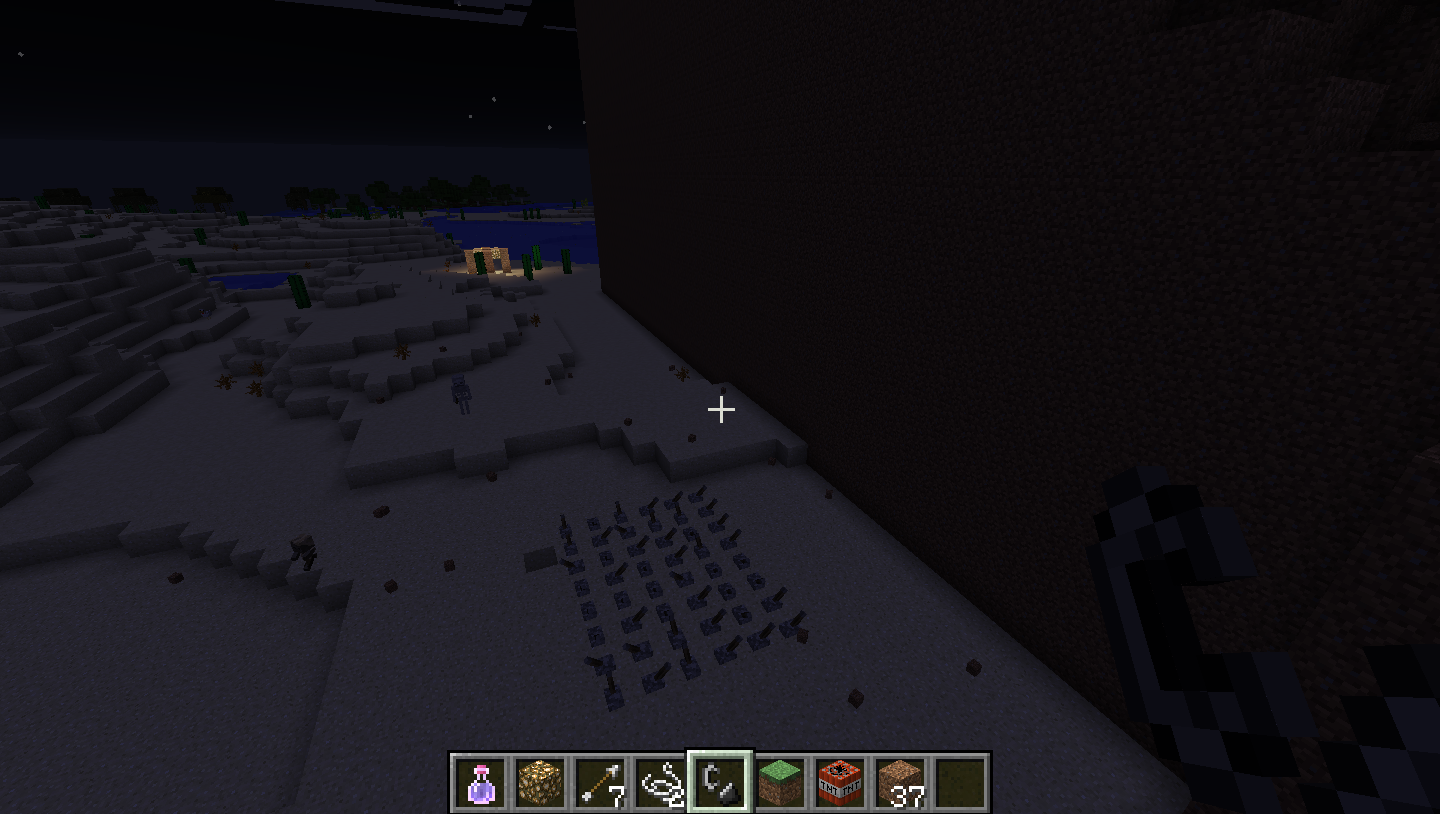Select the glowstone block slot
The width and height of the screenshot is (1440, 814).
pyautogui.click(x=541, y=782)
